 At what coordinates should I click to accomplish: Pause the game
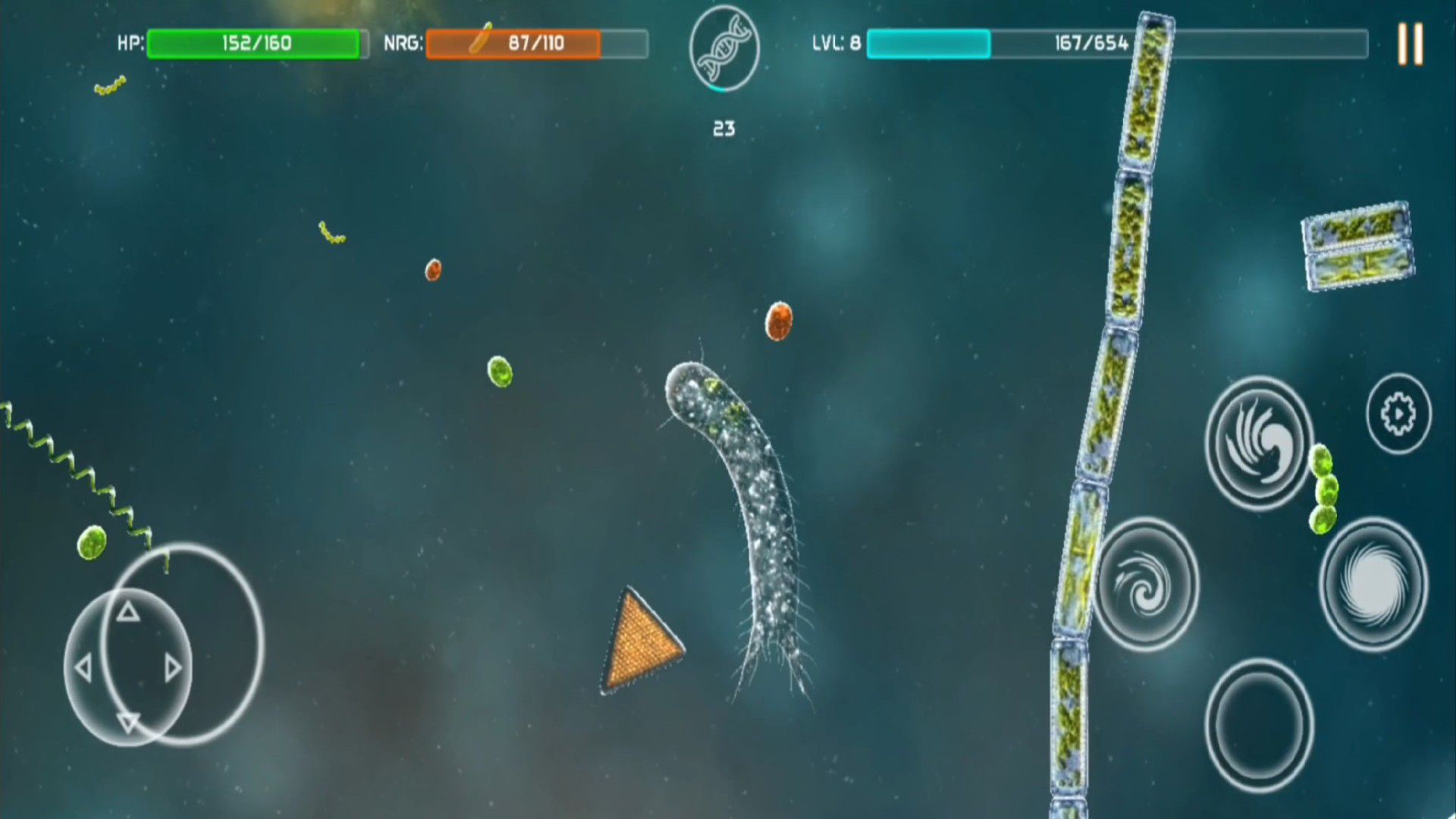(x=1410, y=43)
